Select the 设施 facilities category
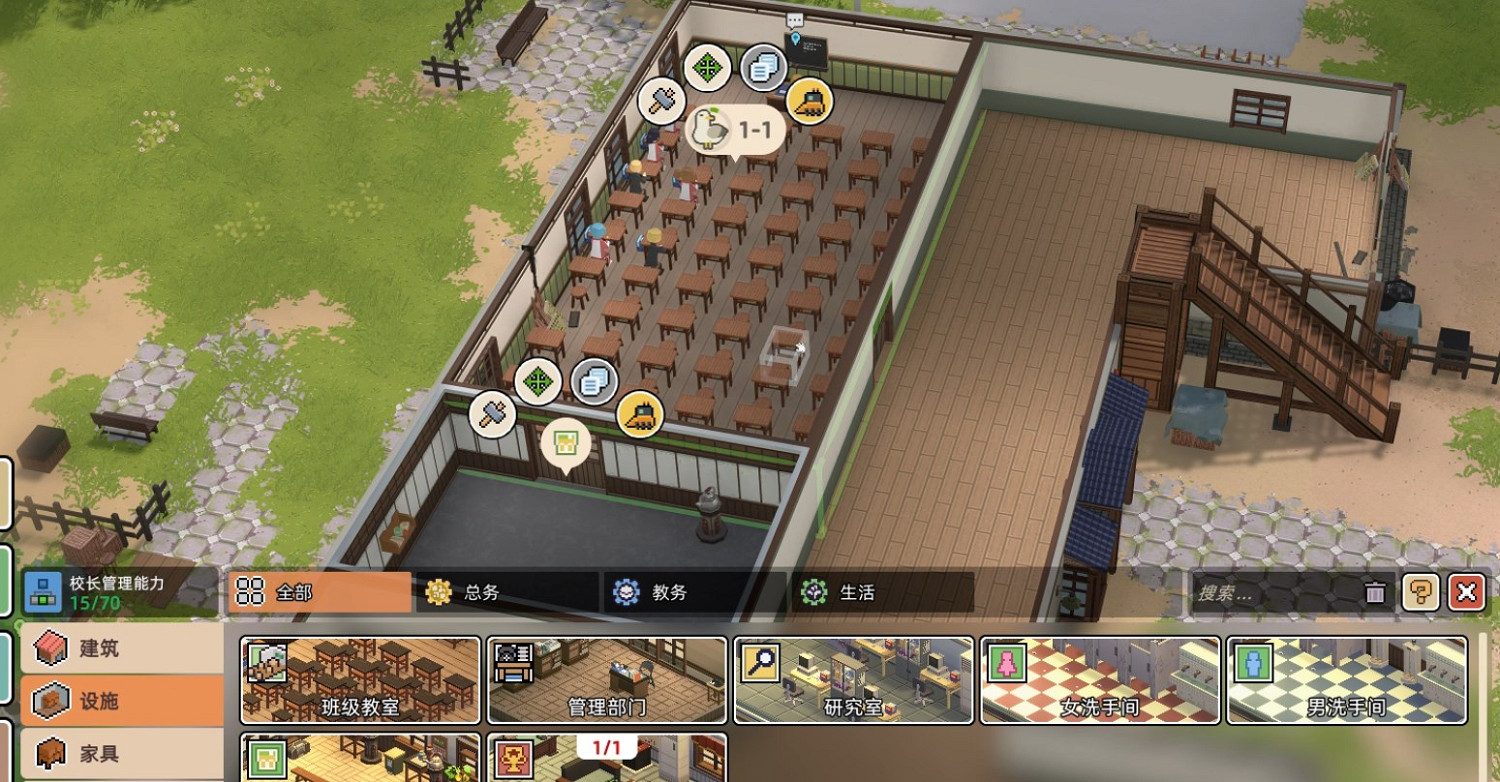 coord(121,701)
